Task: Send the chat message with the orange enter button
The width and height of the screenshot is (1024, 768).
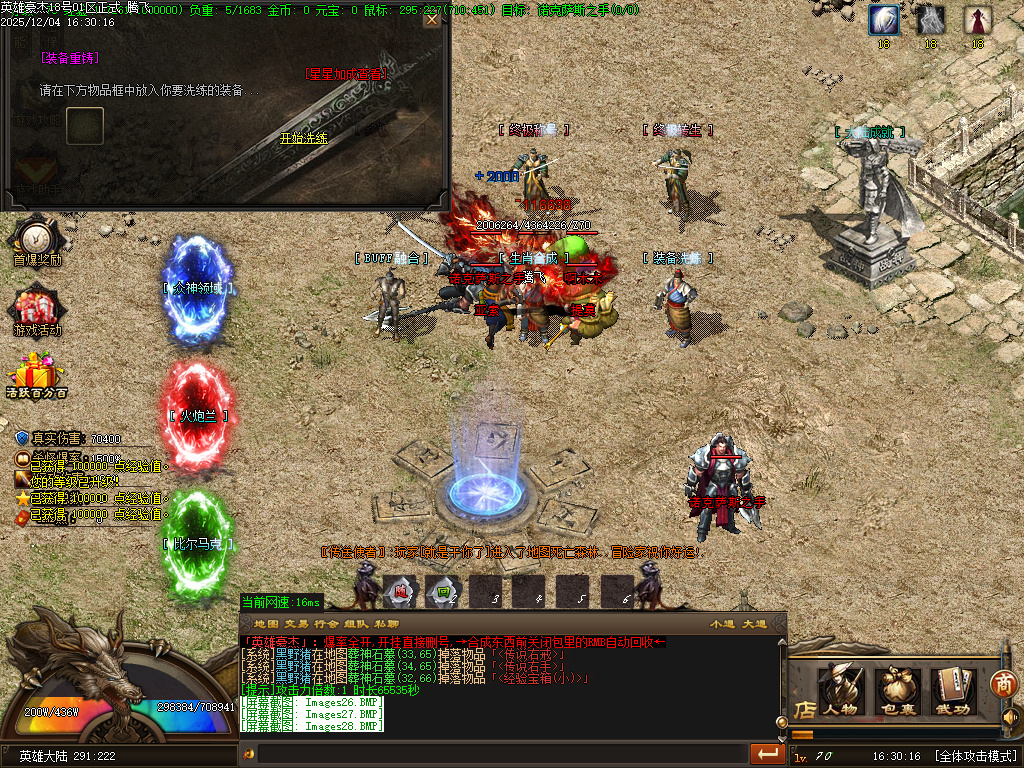Action: pyautogui.click(x=768, y=753)
